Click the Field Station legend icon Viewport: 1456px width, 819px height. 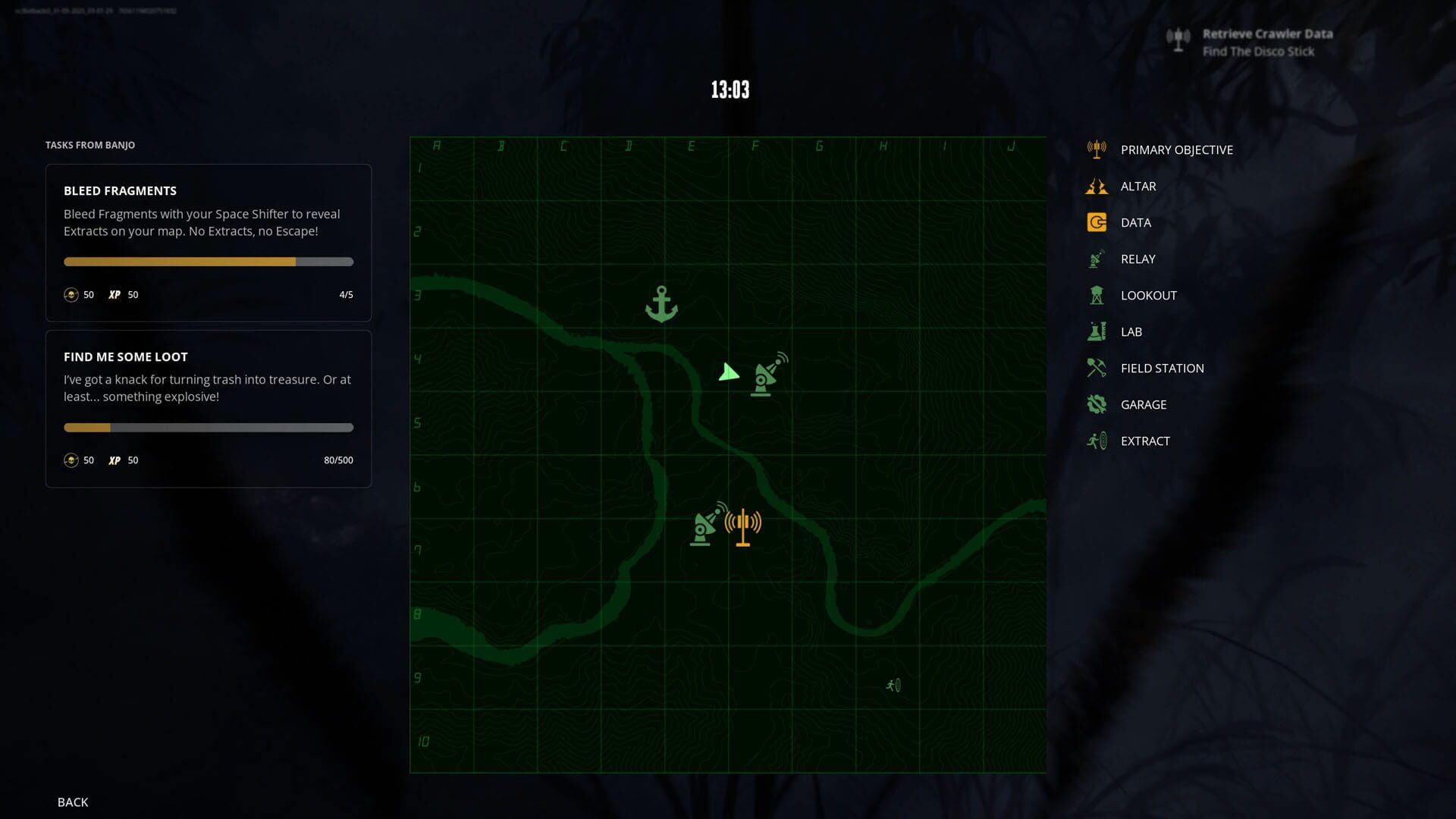[1095, 368]
